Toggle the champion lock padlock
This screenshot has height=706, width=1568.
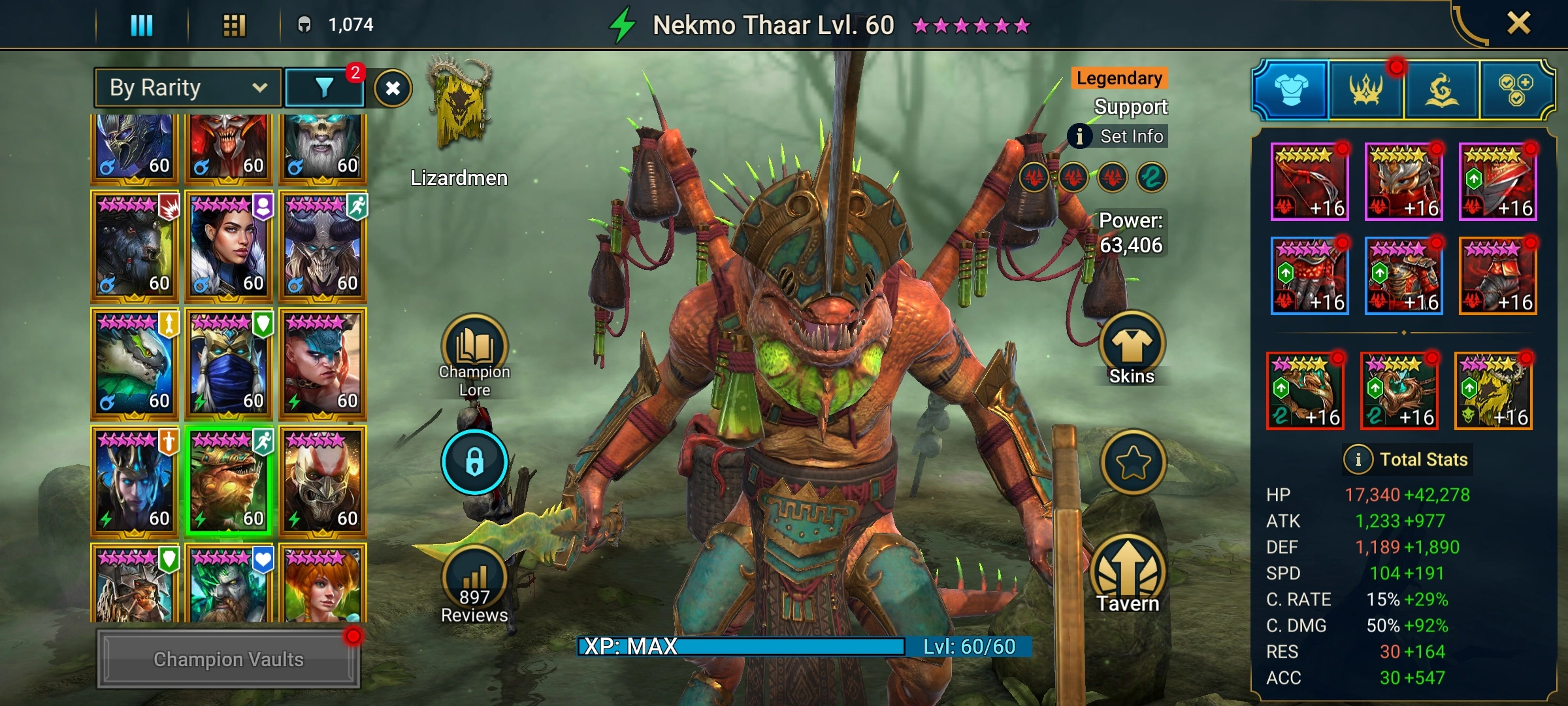[x=474, y=462]
